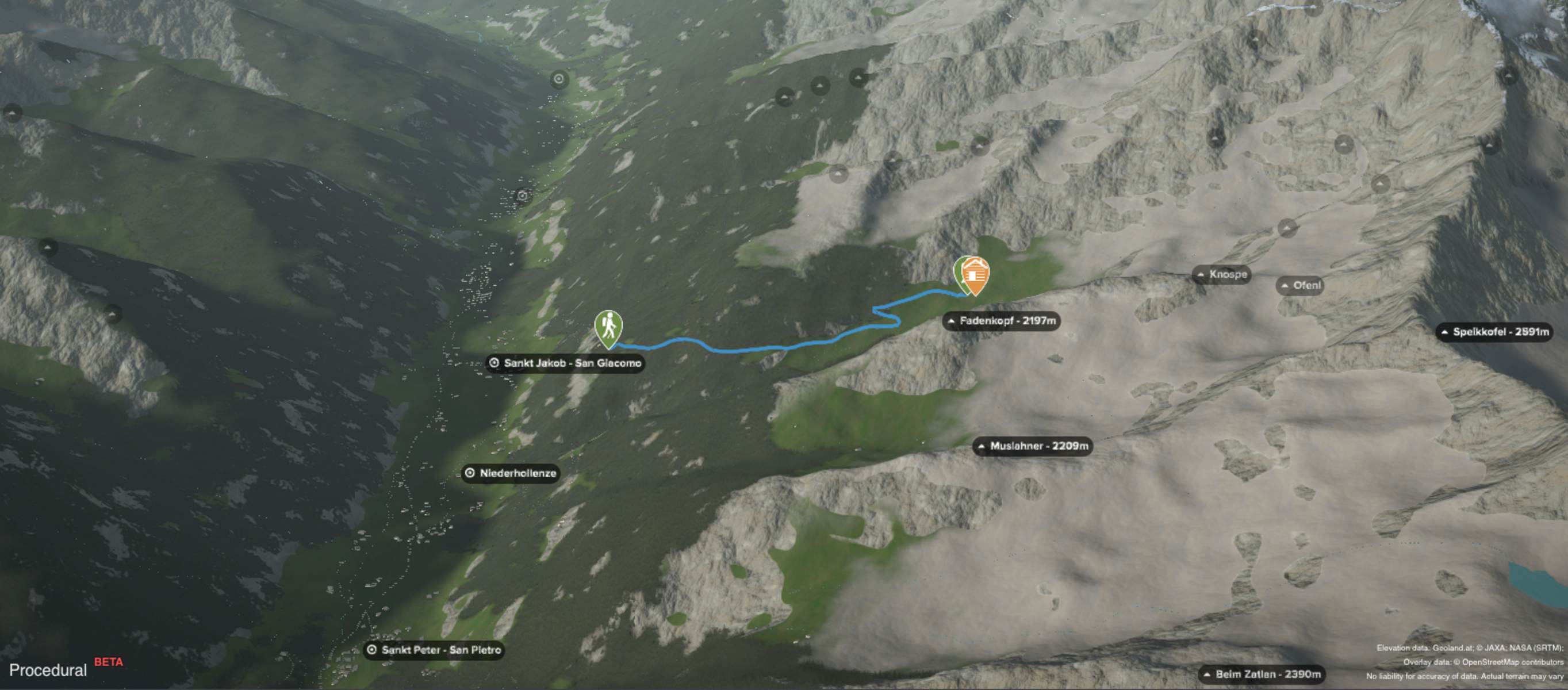This screenshot has height=690, width=1568.
Task: Select the Niederhollenze place label
Action: click(511, 473)
